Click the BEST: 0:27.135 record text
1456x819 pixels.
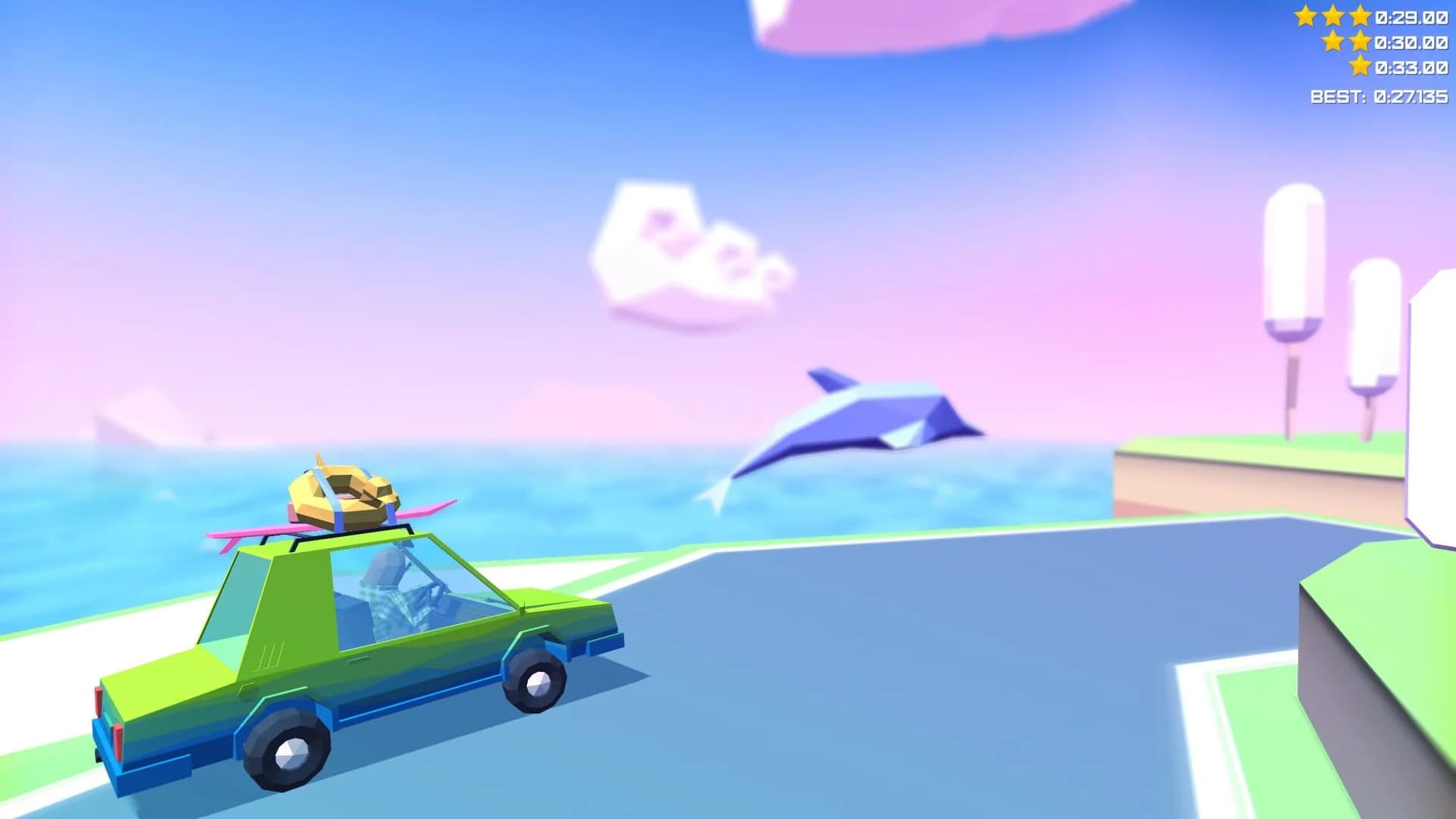click(x=1380, y=96)
